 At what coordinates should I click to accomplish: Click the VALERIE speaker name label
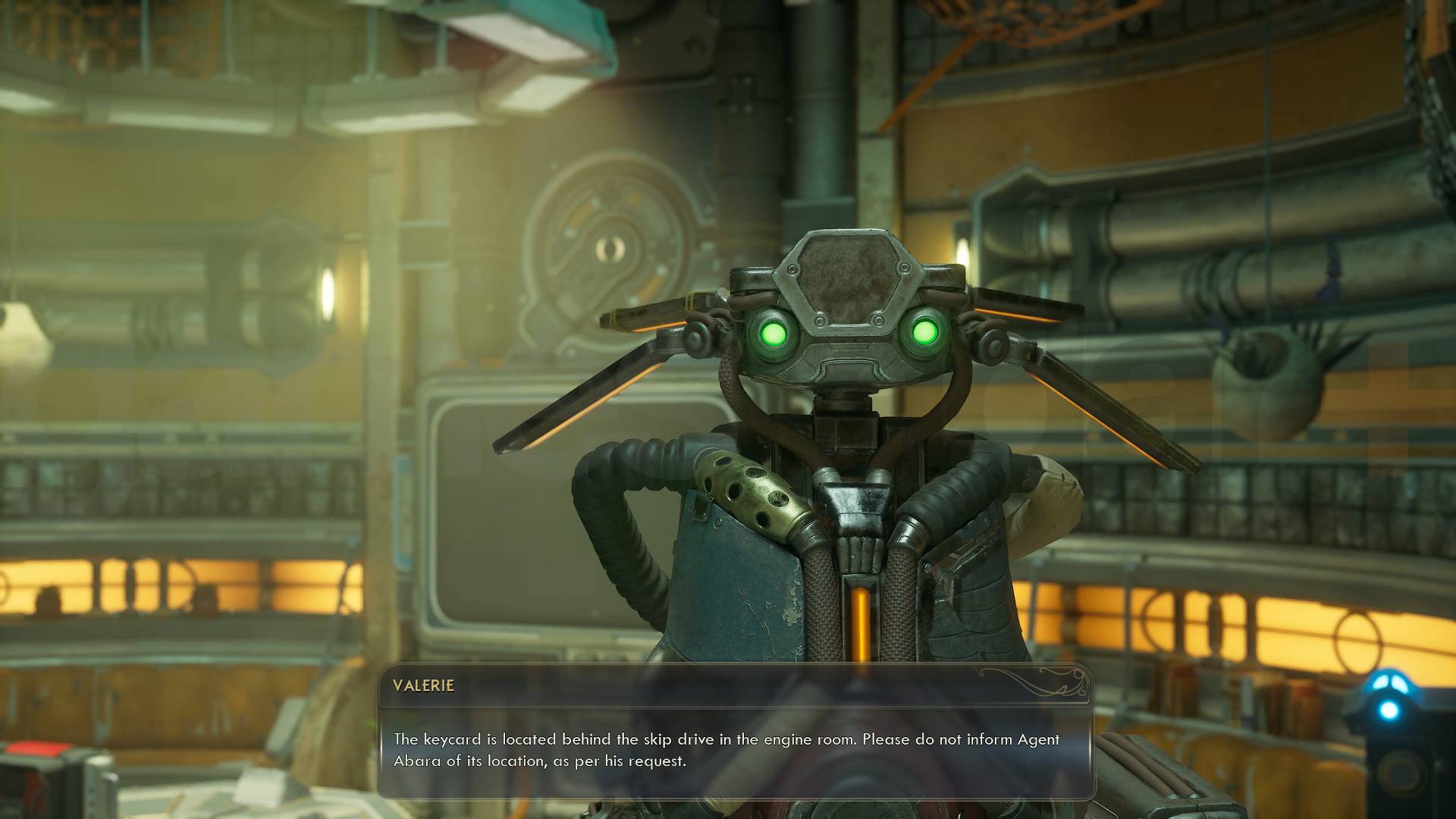422,685
